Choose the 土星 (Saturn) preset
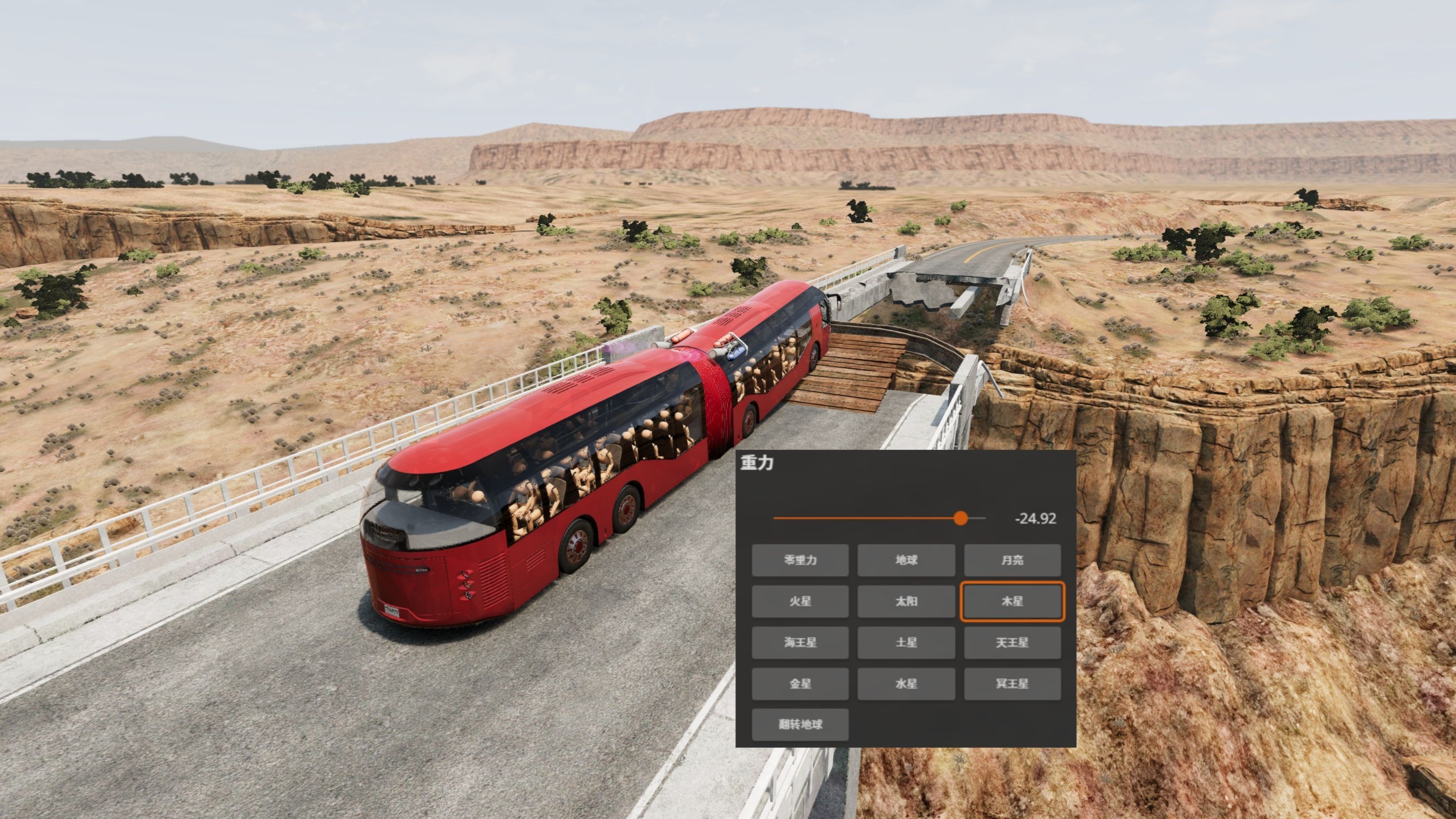Image resolution: width=1456 pixels, height=819 pixels. (x=906, y=643)
